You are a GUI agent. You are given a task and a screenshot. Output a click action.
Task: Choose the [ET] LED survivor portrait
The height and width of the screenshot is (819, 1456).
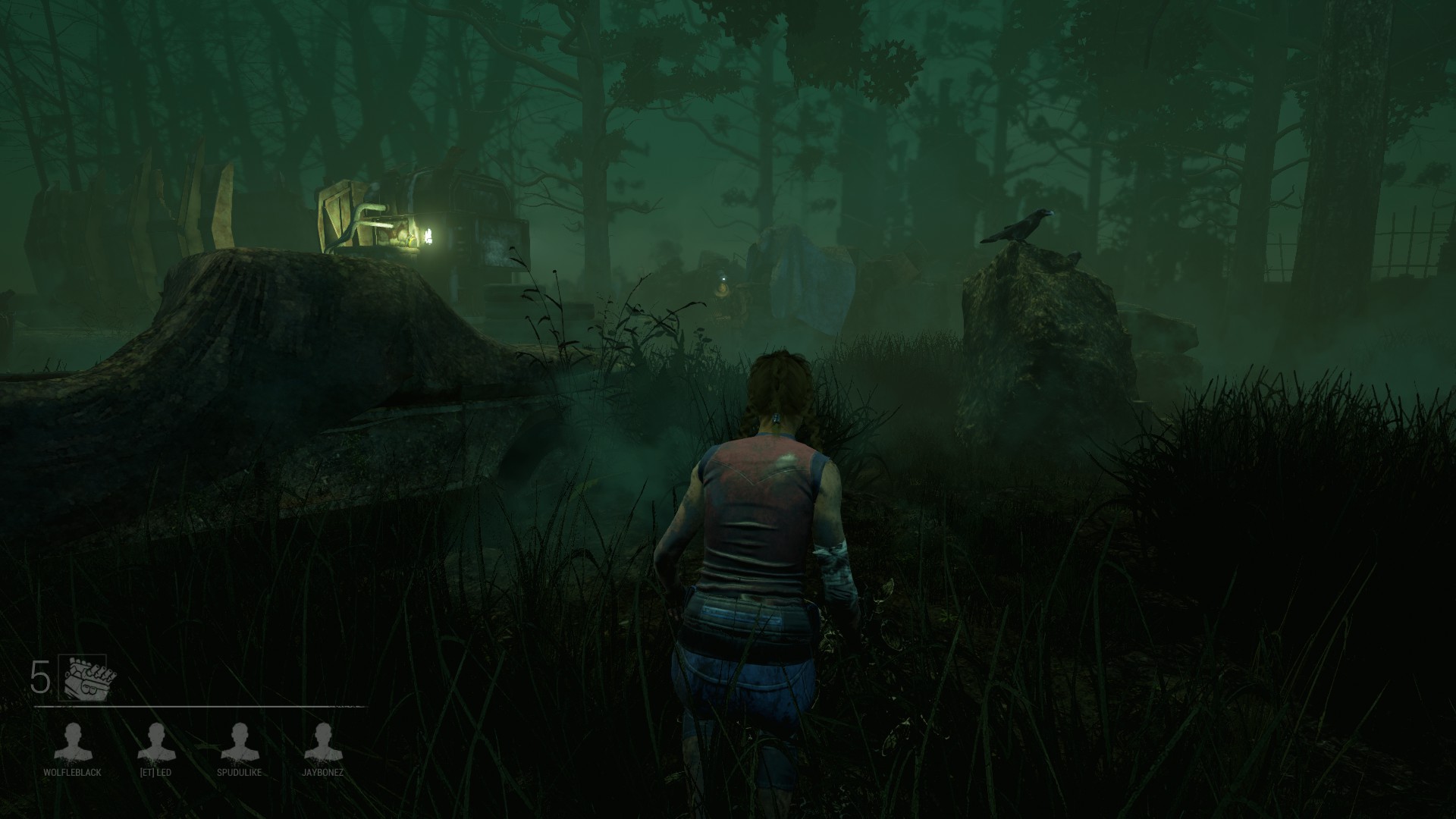click(x=156, y=742)
